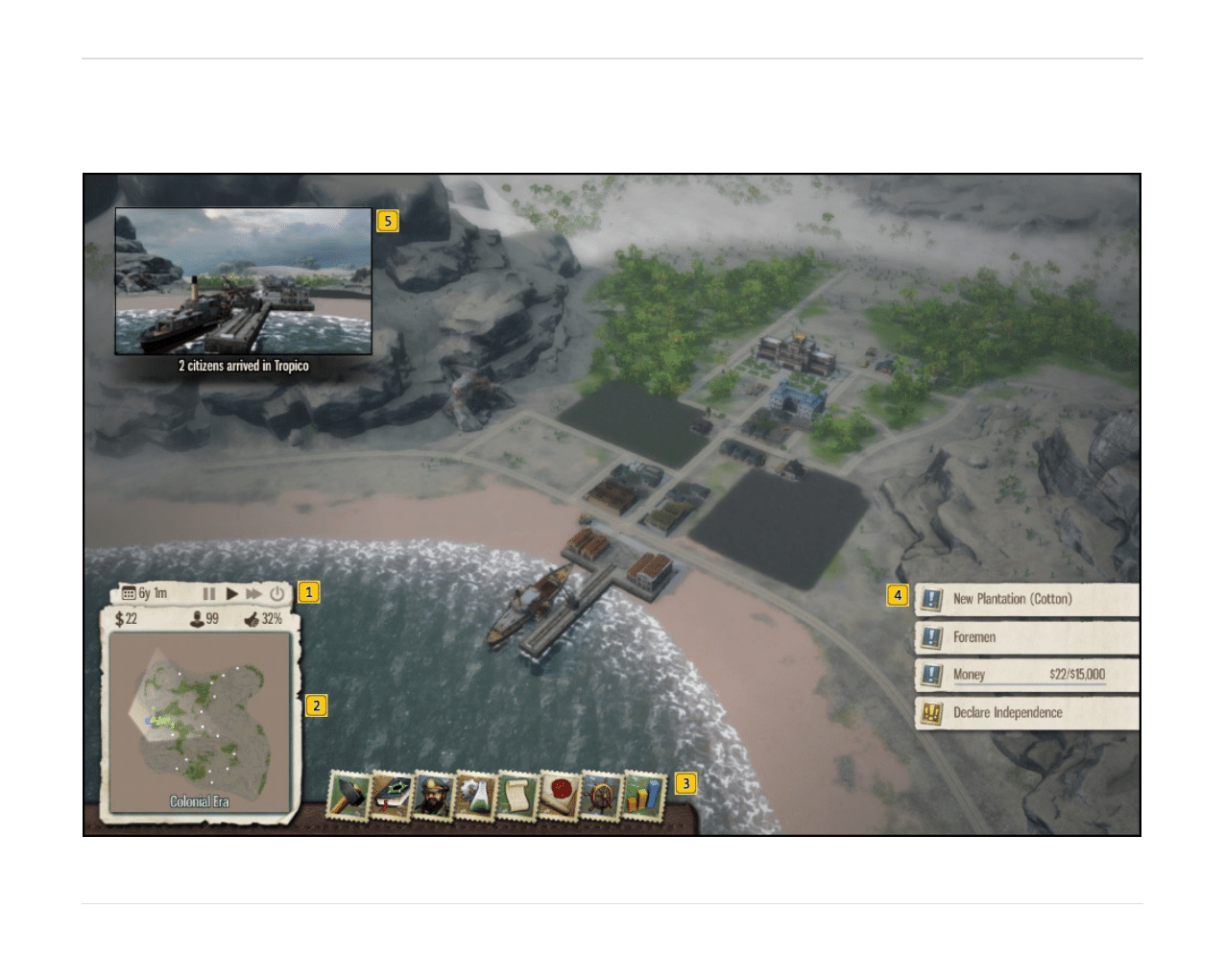Select the El Presidente portrait icon
The width and height of the screenshot is (1225, 980).
click(x=433, y=797)
